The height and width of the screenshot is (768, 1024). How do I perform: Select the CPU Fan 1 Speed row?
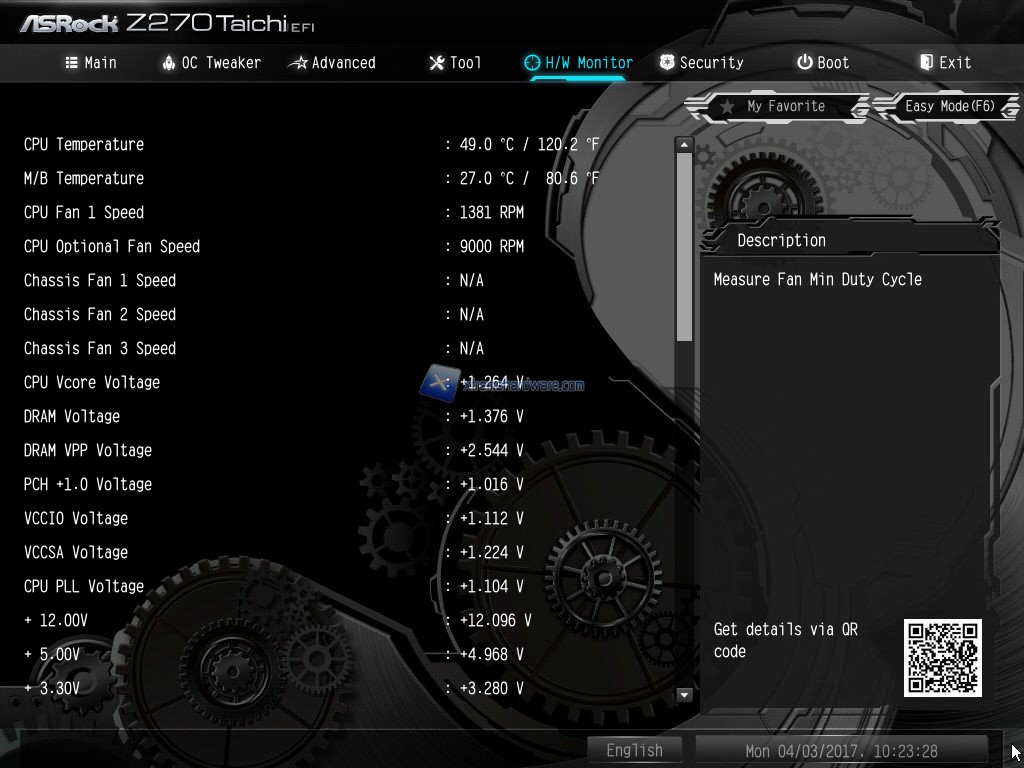tap(84, 212)
